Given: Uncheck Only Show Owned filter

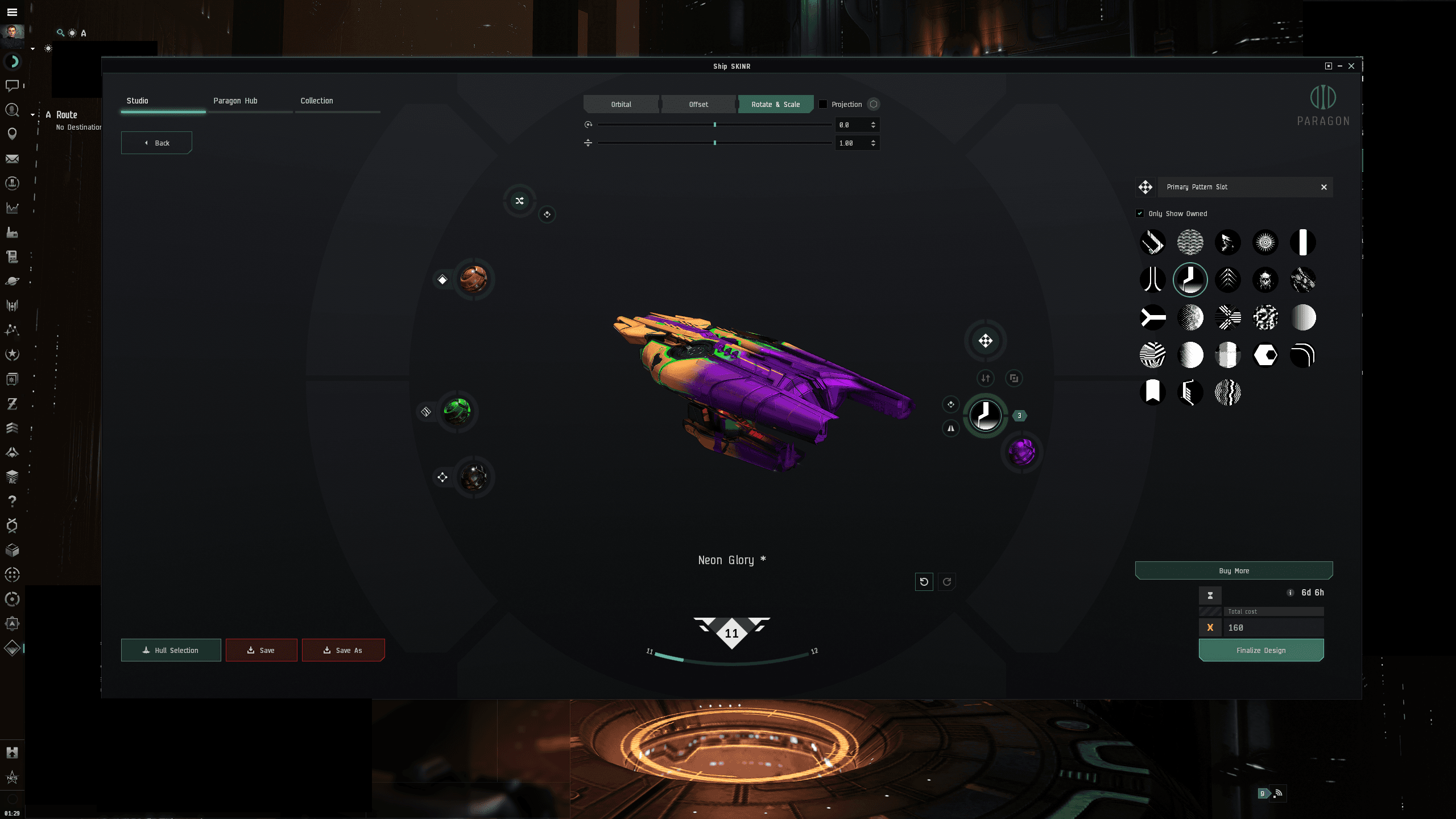Looking at the screenshot, I should pos(1140,213).
